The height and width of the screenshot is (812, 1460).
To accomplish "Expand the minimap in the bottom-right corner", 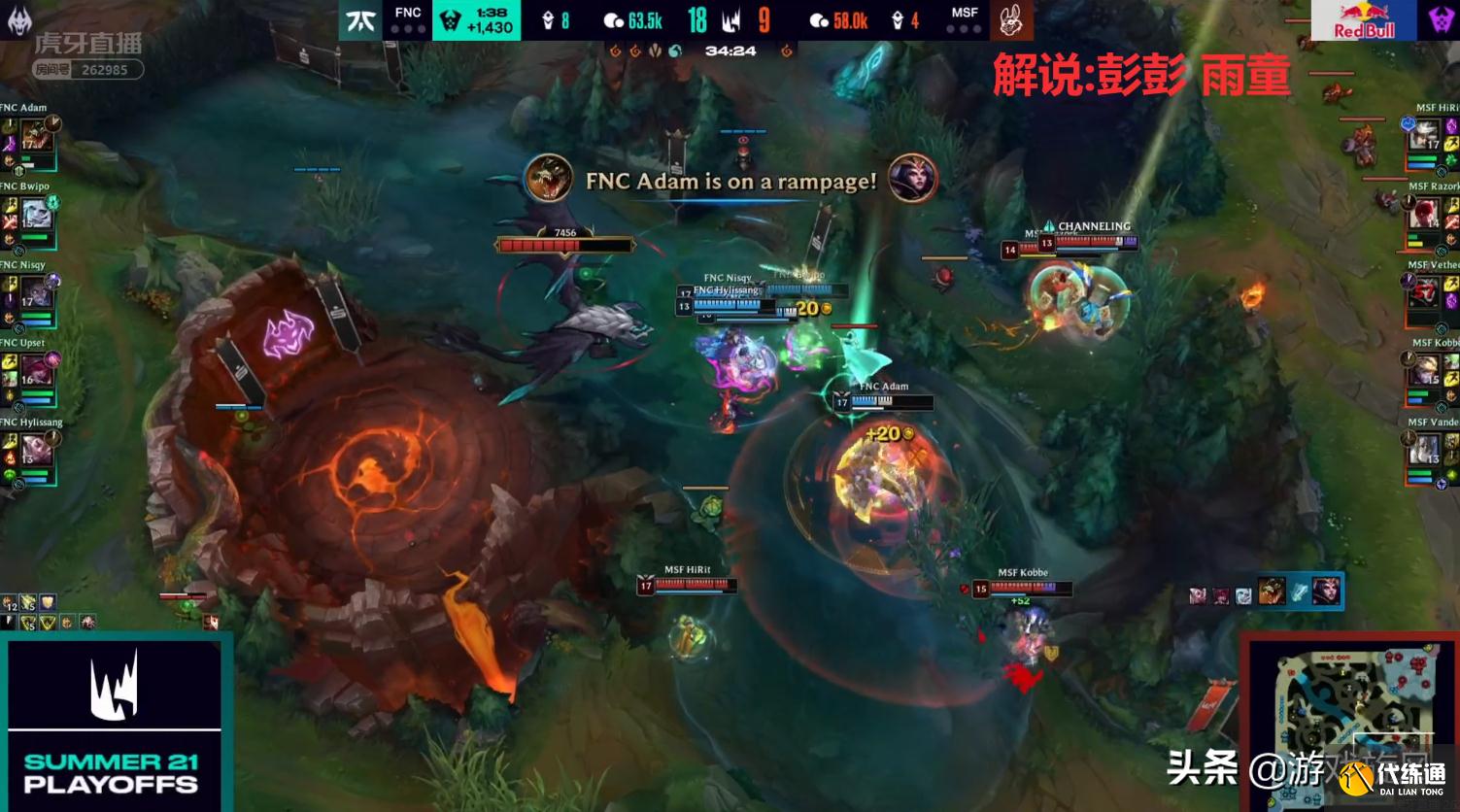I will [x=1353, y=724].
